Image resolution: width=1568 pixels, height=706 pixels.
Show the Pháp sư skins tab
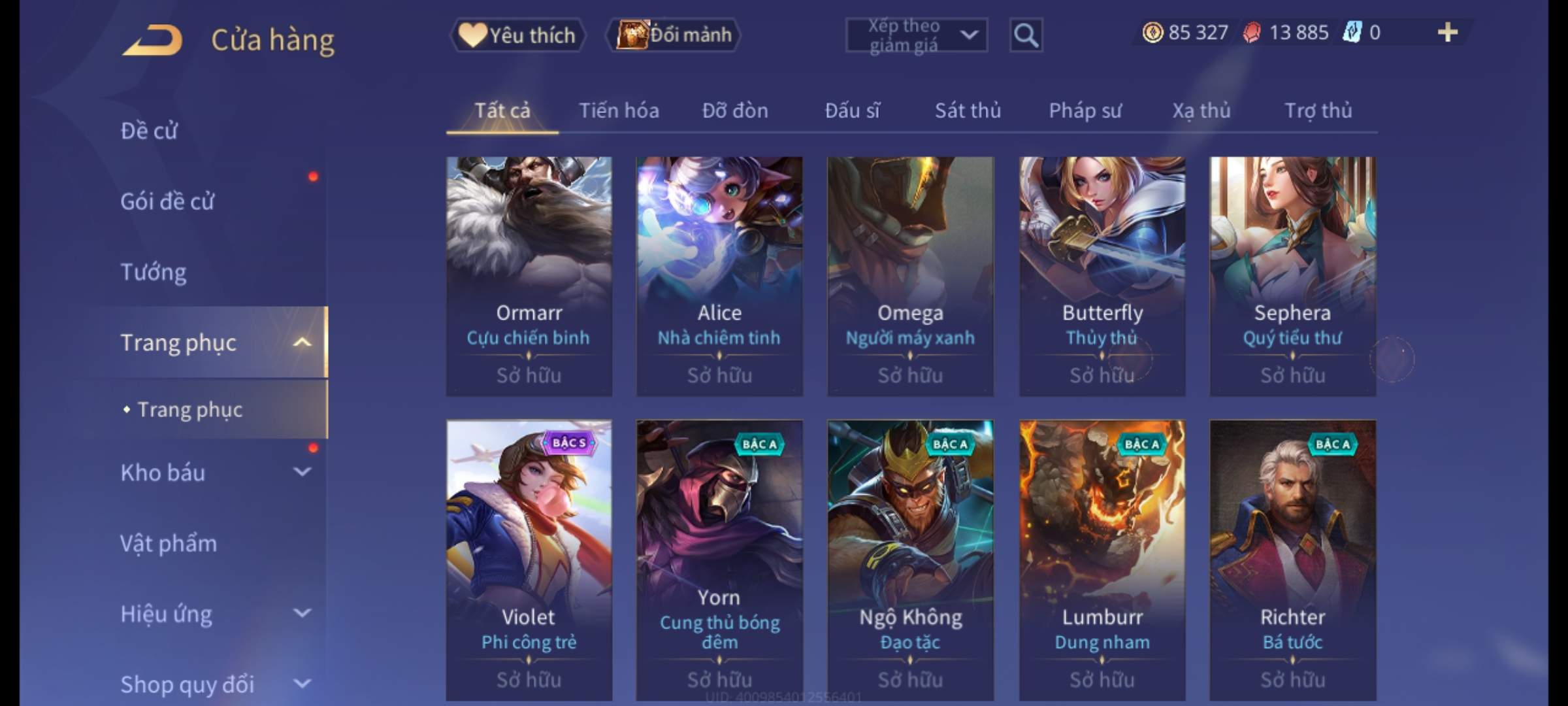[x=1085, y=110]
